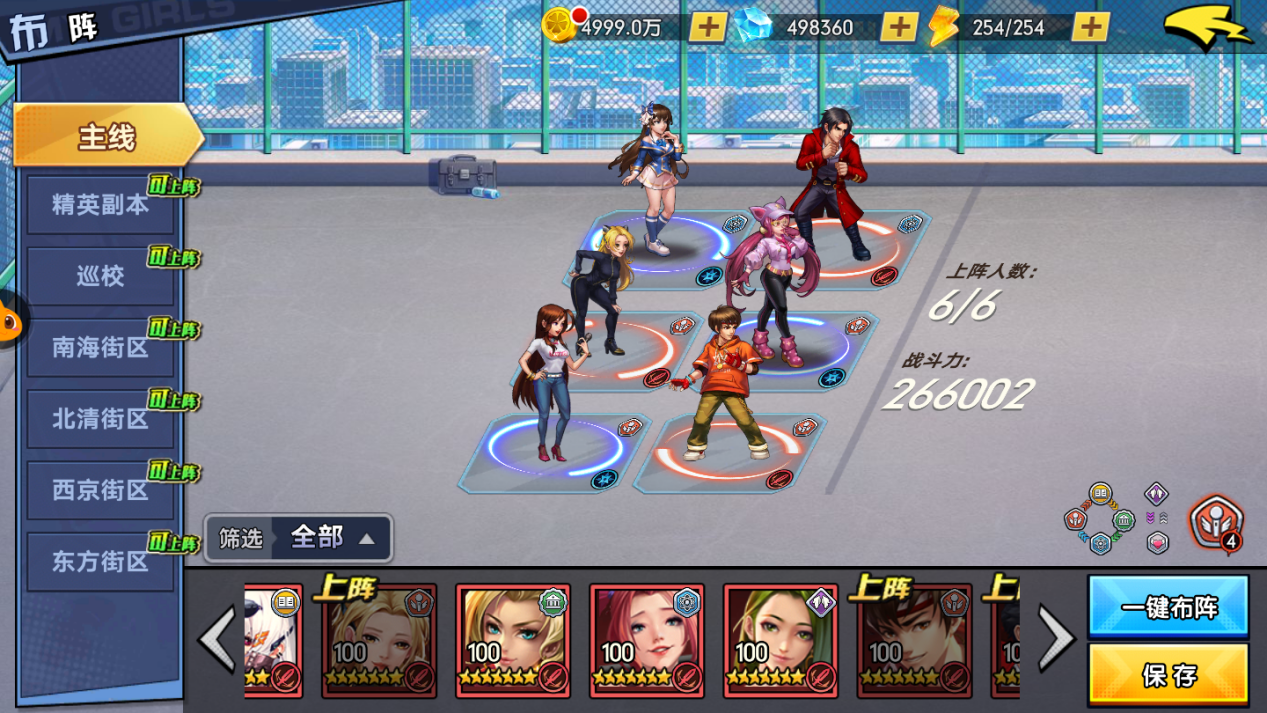
Task: Switch to the 精英副本 tab
Action: 100,205
